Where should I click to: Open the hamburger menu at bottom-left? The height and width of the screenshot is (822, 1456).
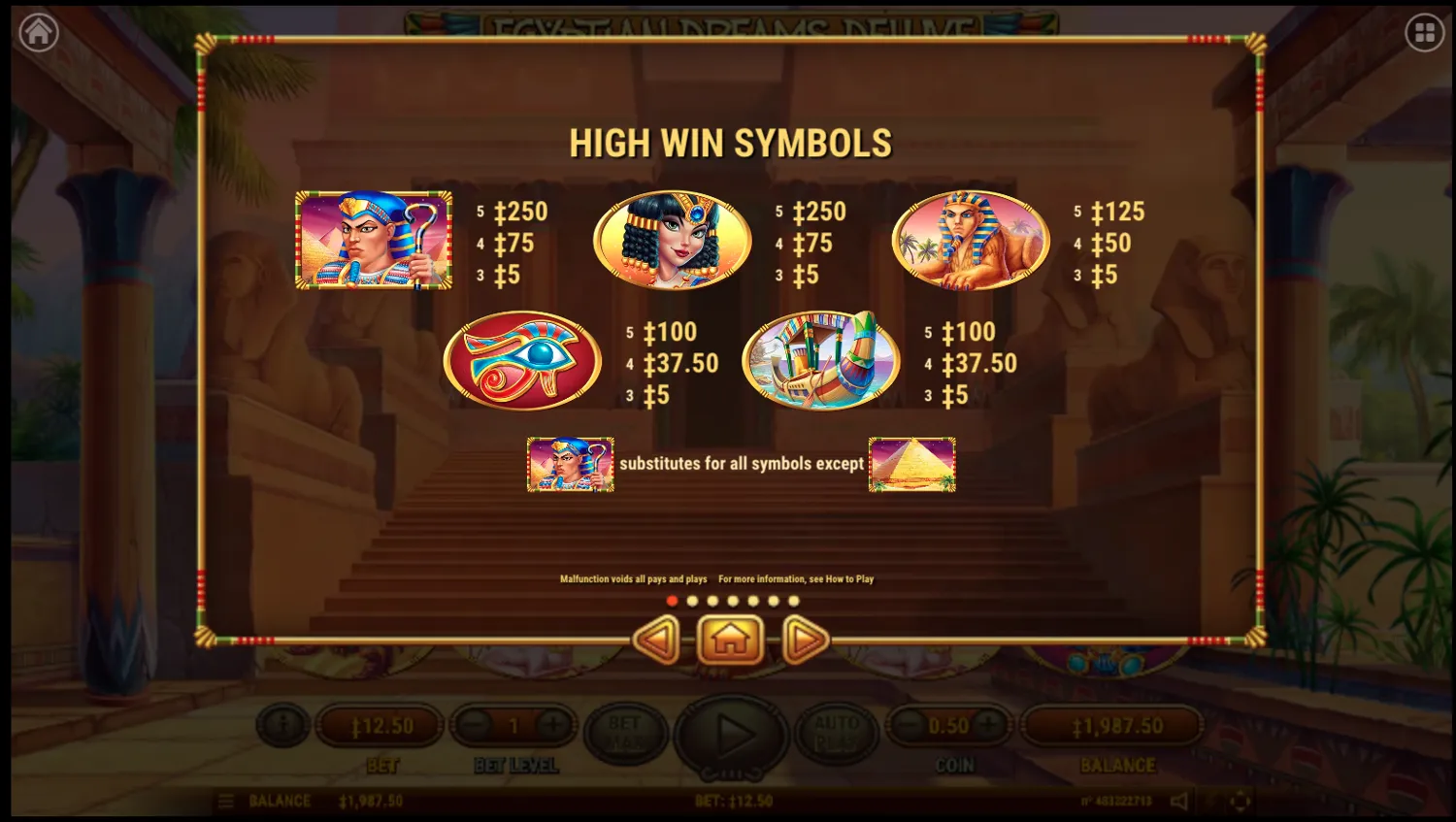click(x=225, y=801)
